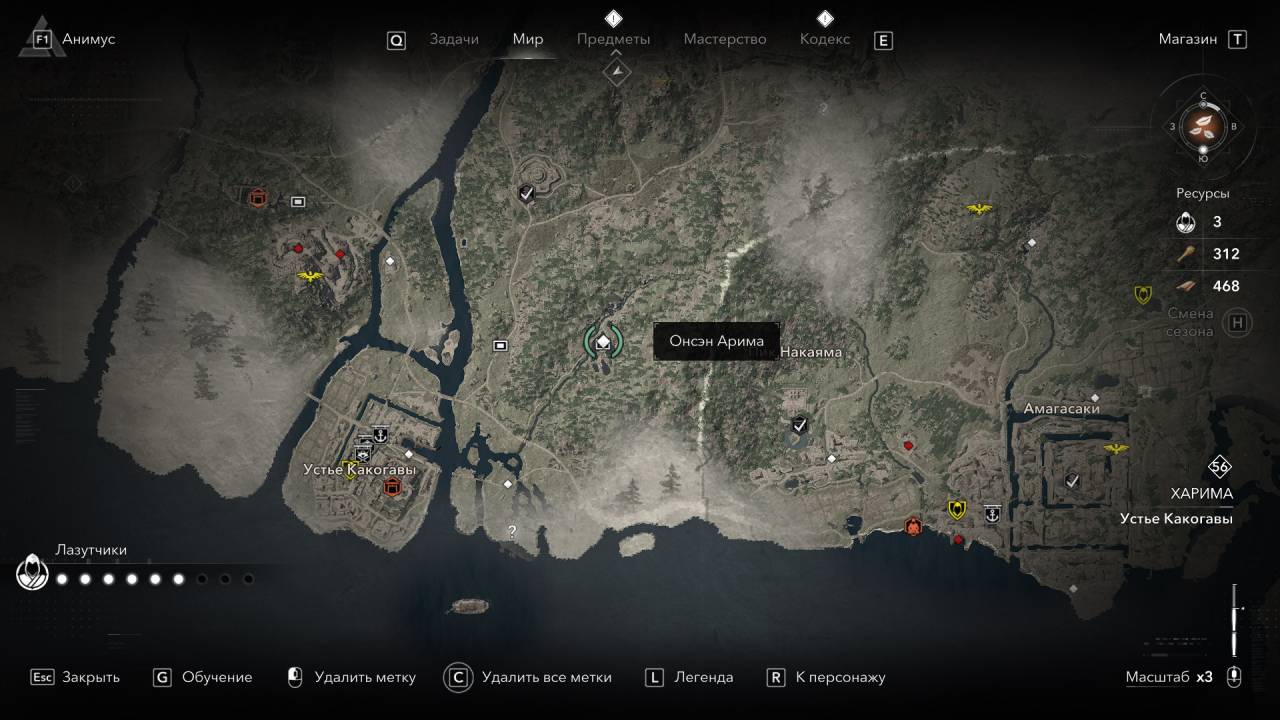This screenshot has width=1280, height=720.
Task: Select the Онсэн Арима map marker
Action: 603,342
